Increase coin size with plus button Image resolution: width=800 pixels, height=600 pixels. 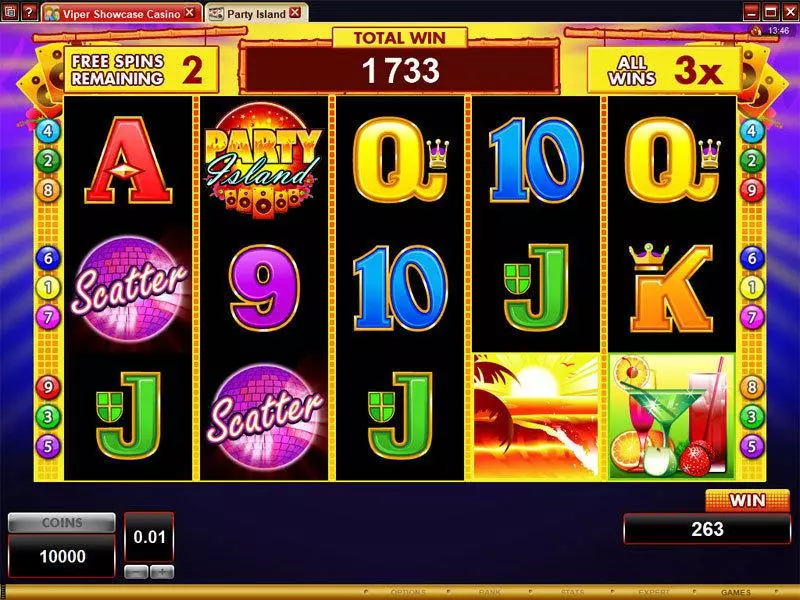[161, 572]
